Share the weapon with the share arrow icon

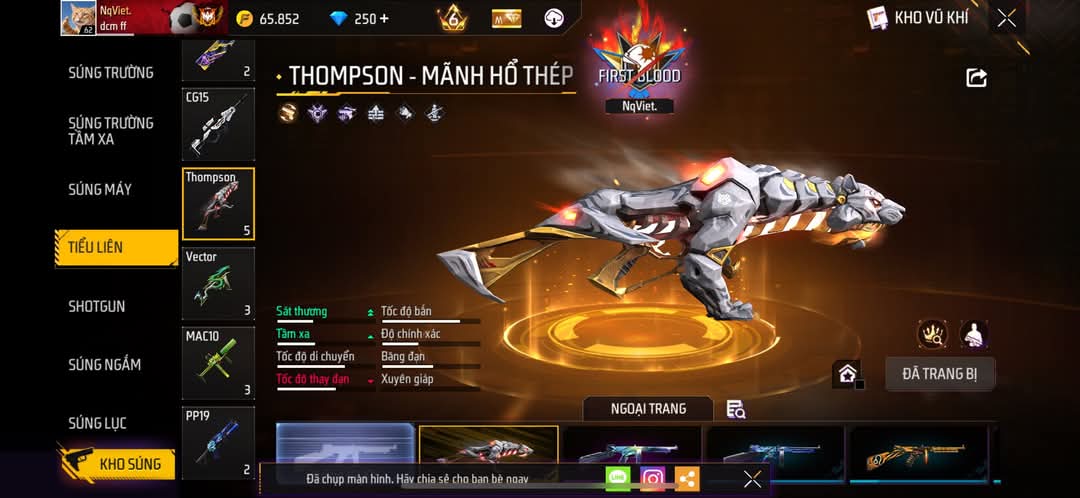coord(977,78)
